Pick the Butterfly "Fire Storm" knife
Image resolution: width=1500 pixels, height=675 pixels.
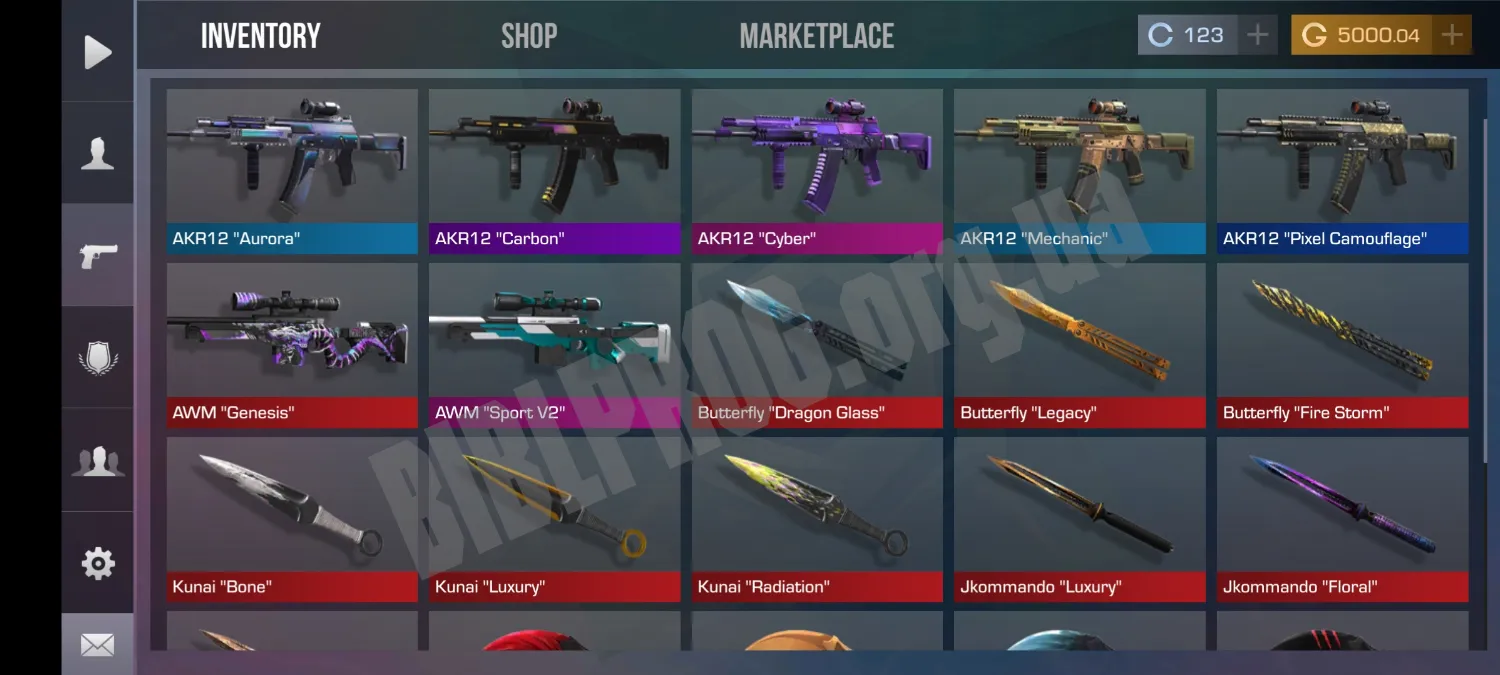click(1342, 344)
